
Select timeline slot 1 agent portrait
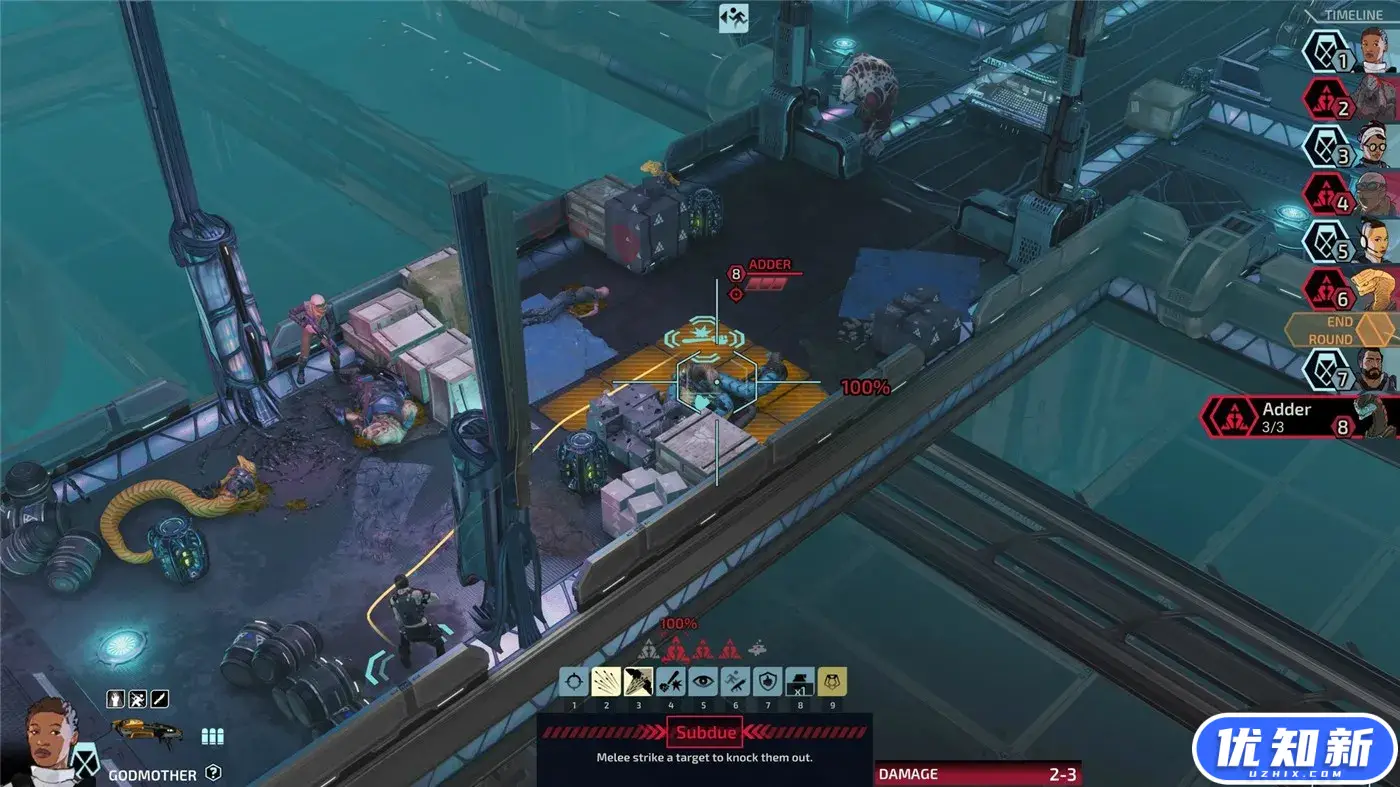[1352, 52]
